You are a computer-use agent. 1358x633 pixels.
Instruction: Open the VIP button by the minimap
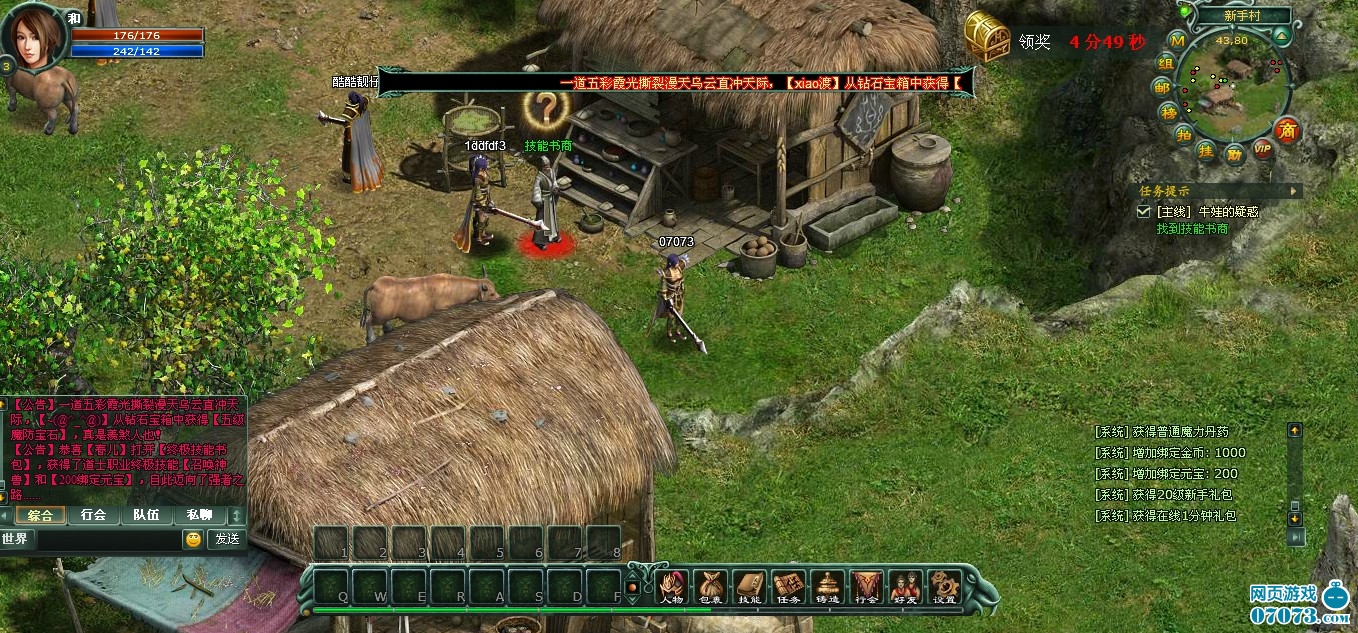coord(1263,148)
